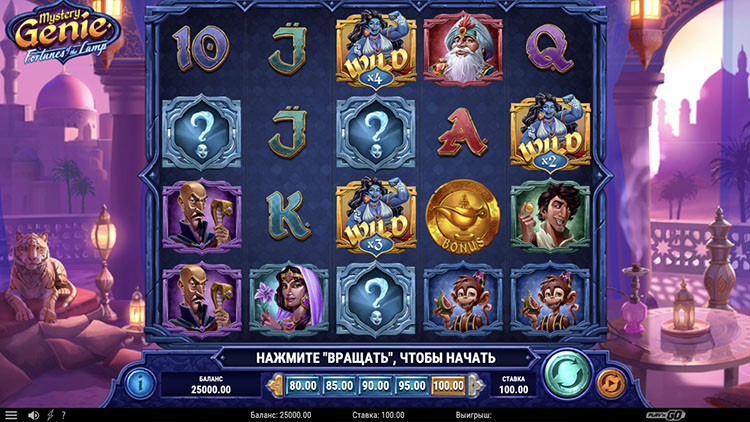Image resolution: width=750 pixels, height=422 pixels.
Task: Open the paytable info button
Action: 140,381
